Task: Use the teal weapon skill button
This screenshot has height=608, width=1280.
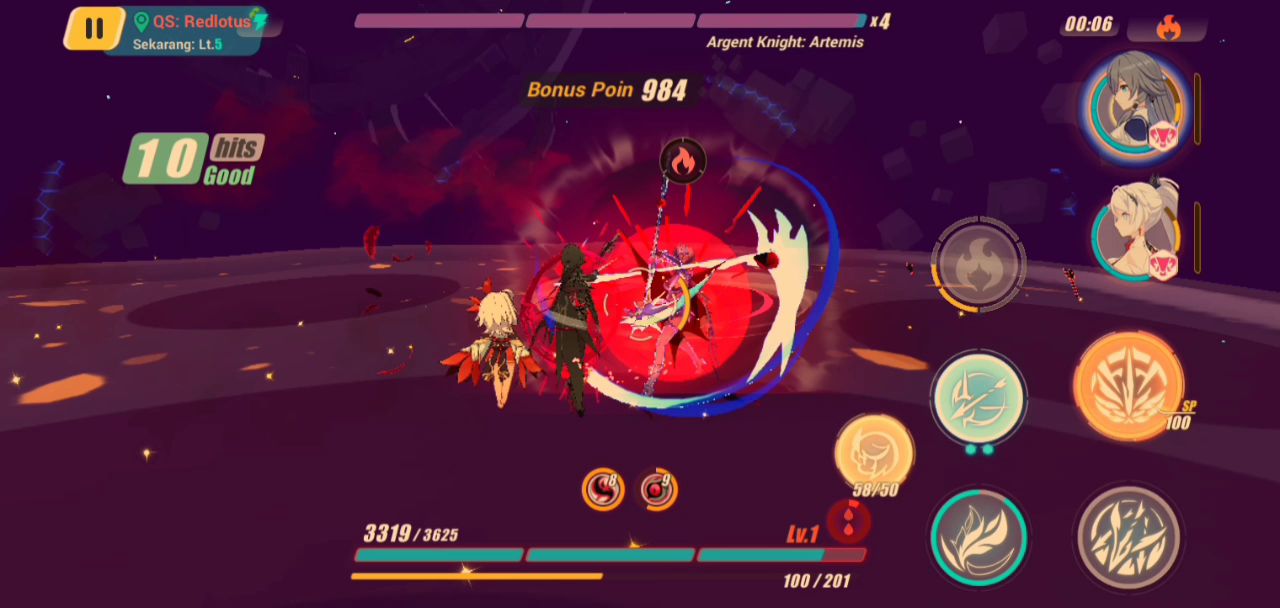Action: click(978, 396)
